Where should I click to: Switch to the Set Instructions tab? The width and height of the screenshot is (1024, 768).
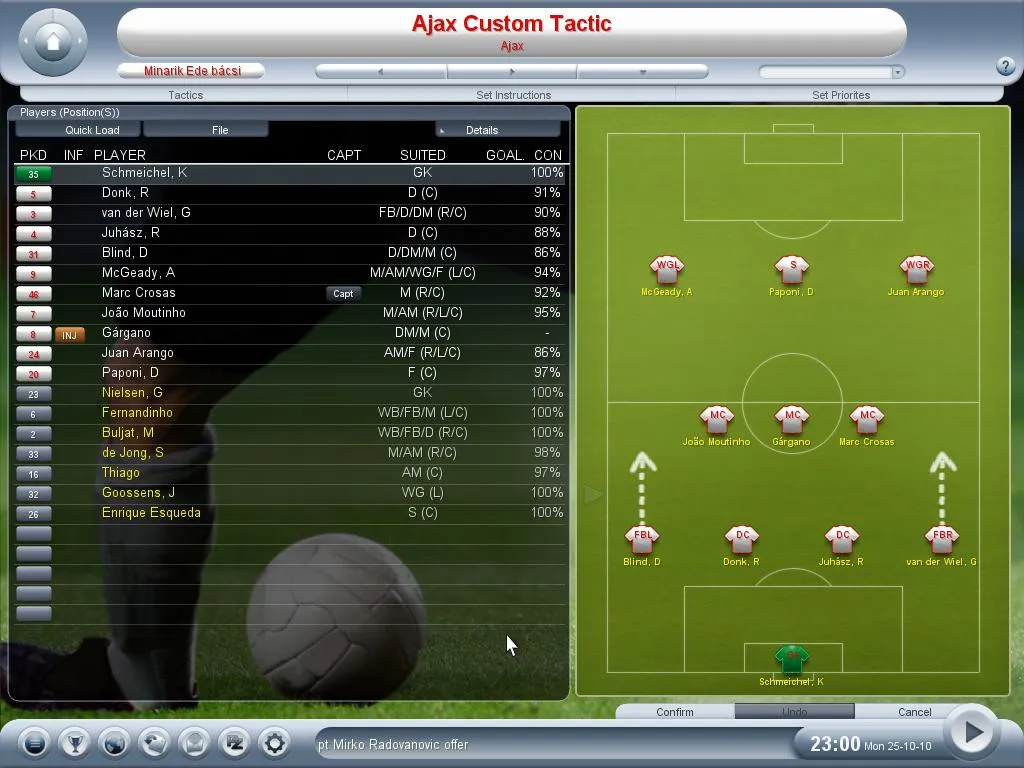click(513, 95)
